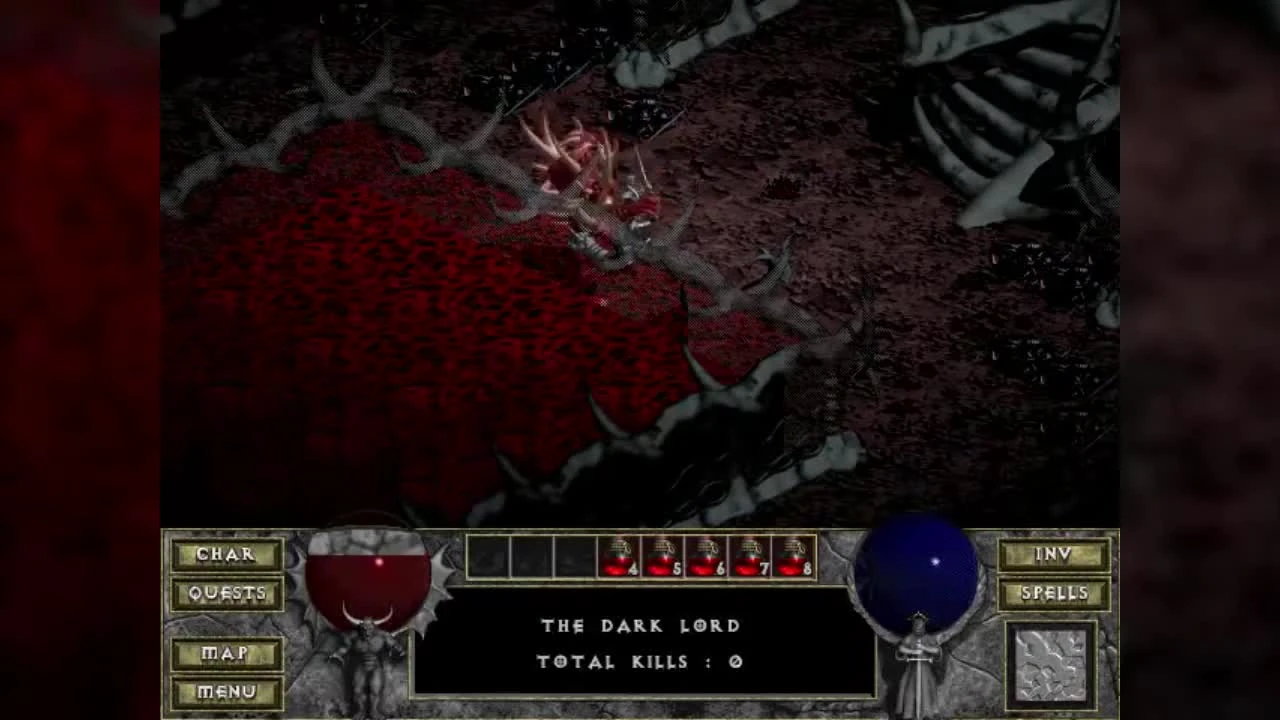Open the QUESTS log
The height and width of the screenshot is (720, 1280).
coord(226,593)
